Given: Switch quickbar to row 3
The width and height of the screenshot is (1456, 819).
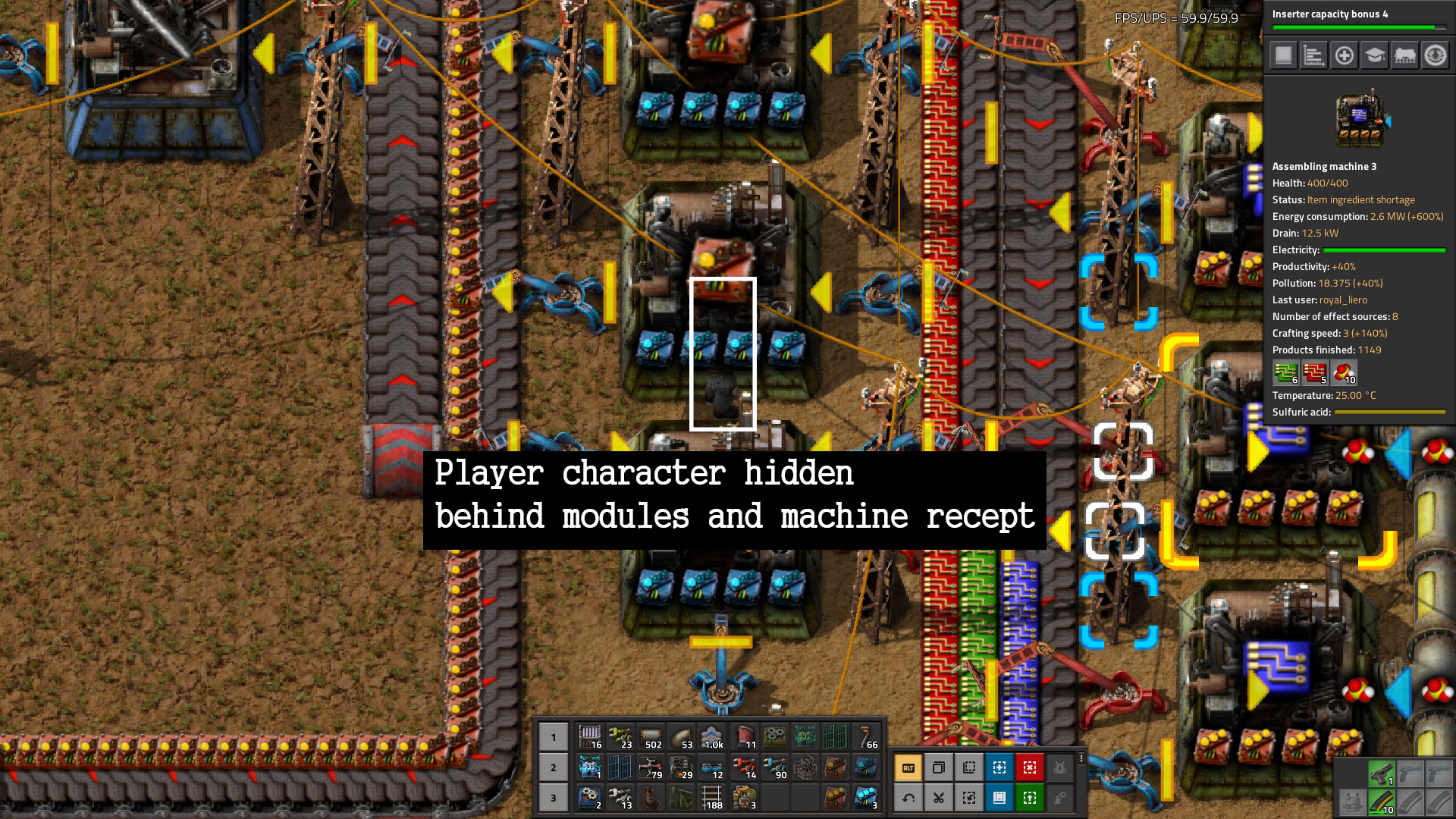Looking at the screenshot, I should click(552, 798).
